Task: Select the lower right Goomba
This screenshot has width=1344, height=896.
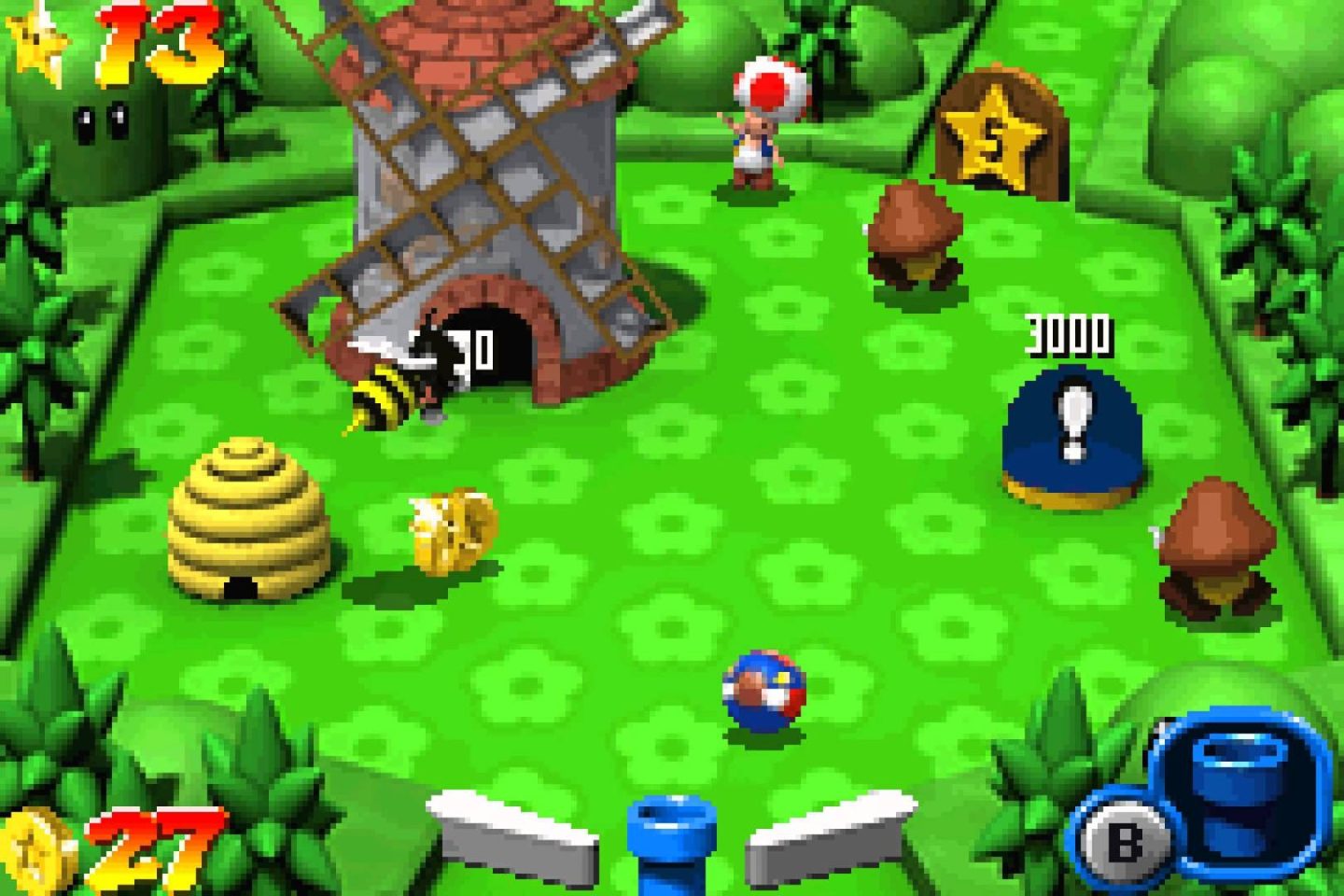Action: pos(1218,541)
